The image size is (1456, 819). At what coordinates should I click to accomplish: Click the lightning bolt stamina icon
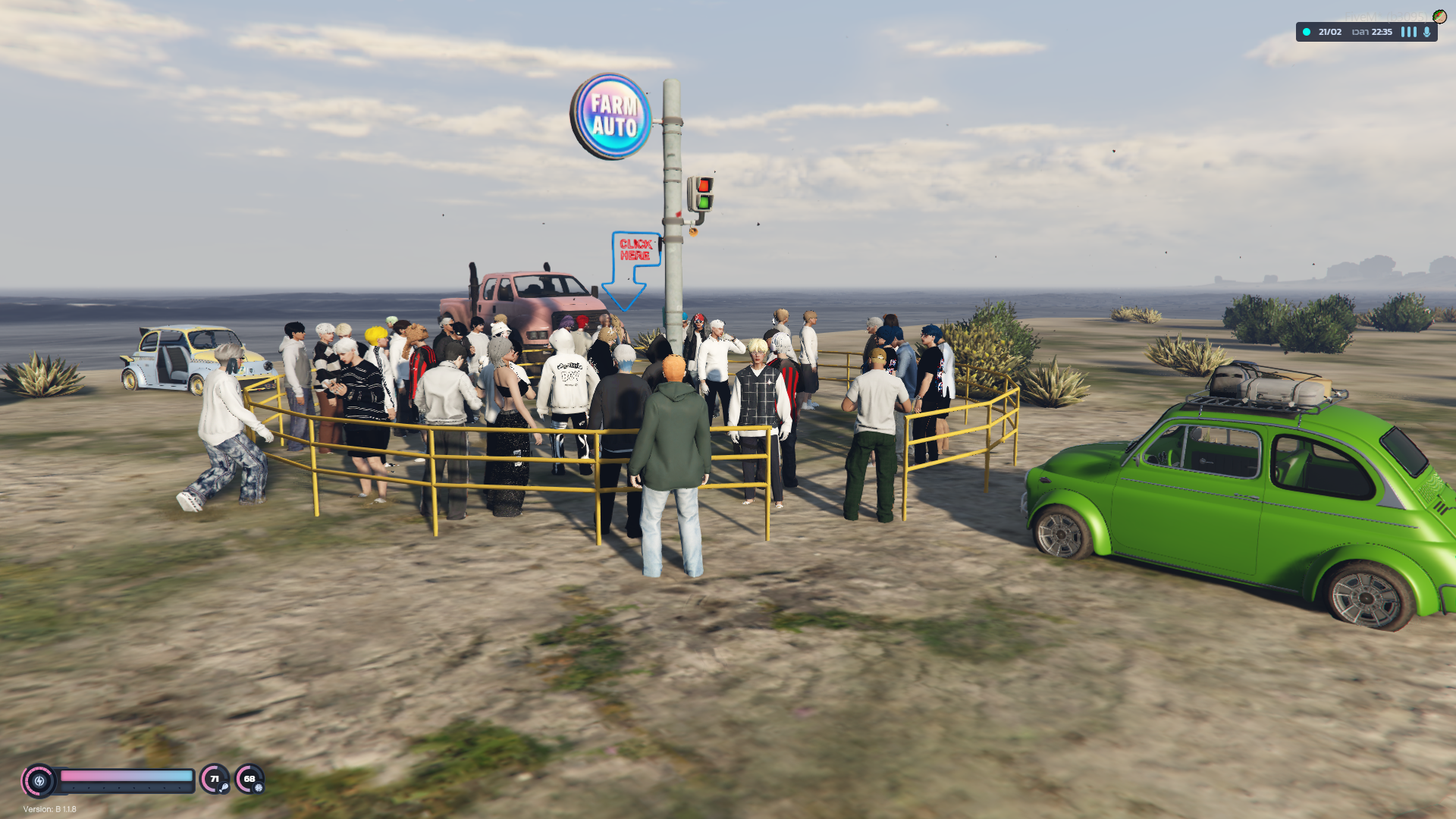[39, 781]
